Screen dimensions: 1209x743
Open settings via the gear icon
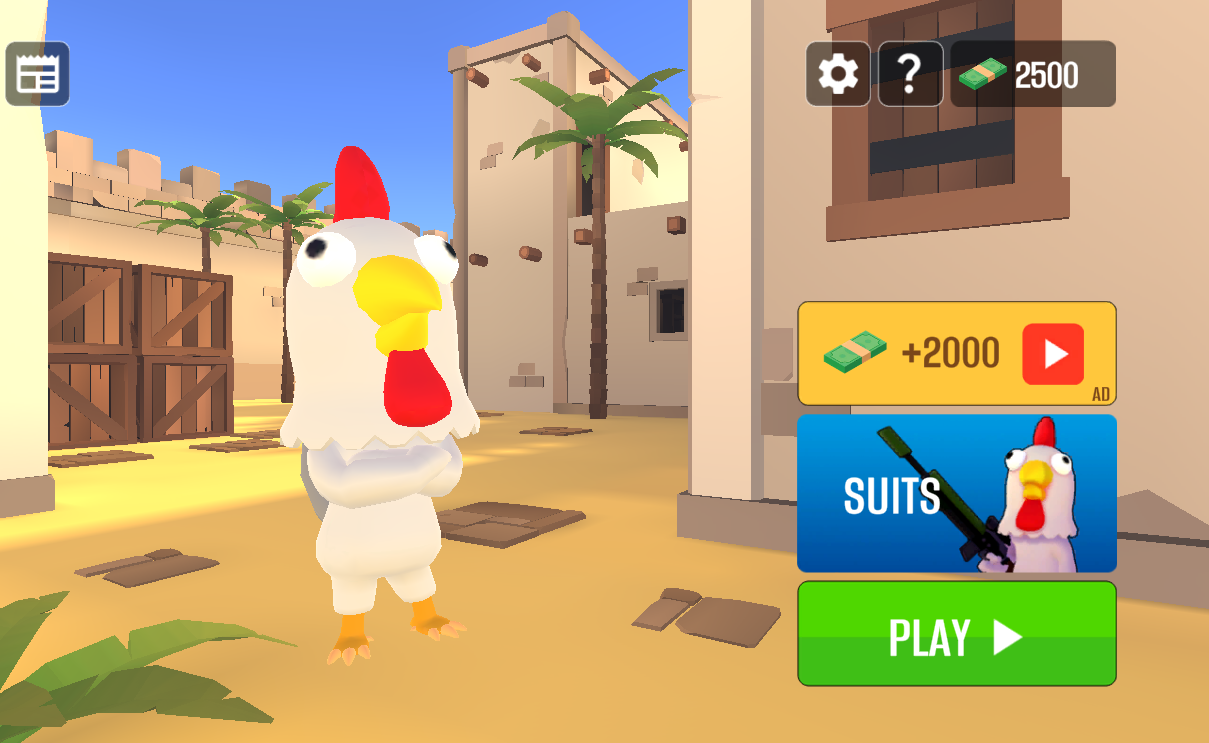838,74
